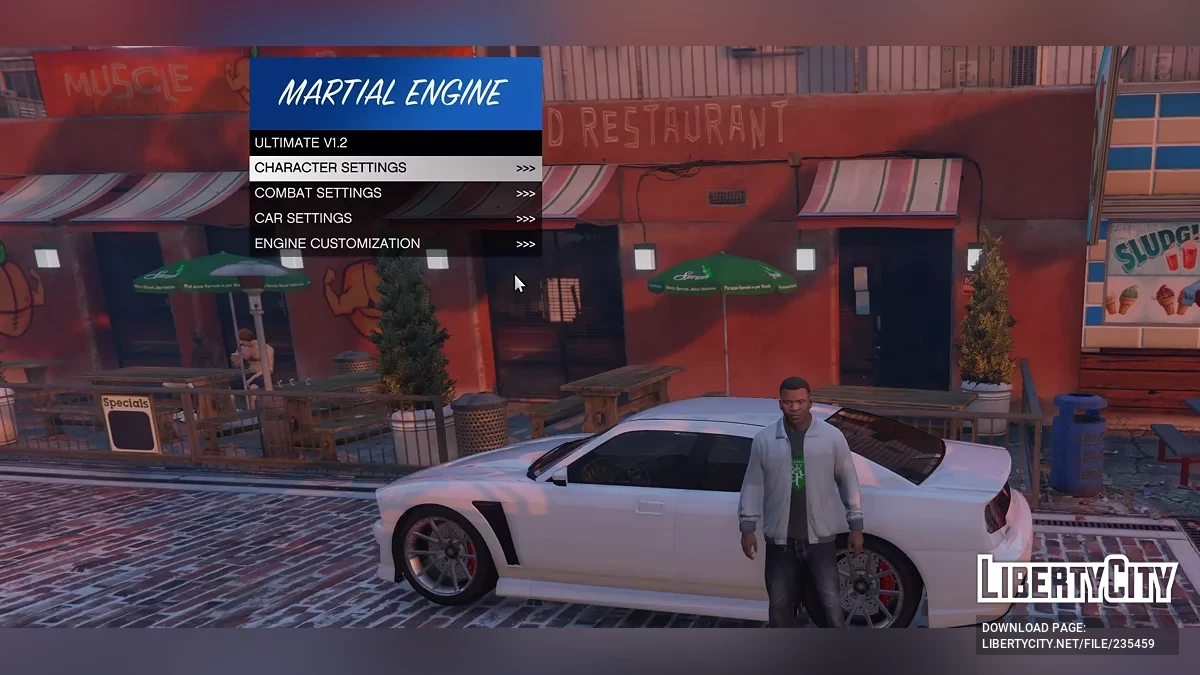Open Engine Customization options
Screen dimensions: 1200x675
click(x=395, y=243)
